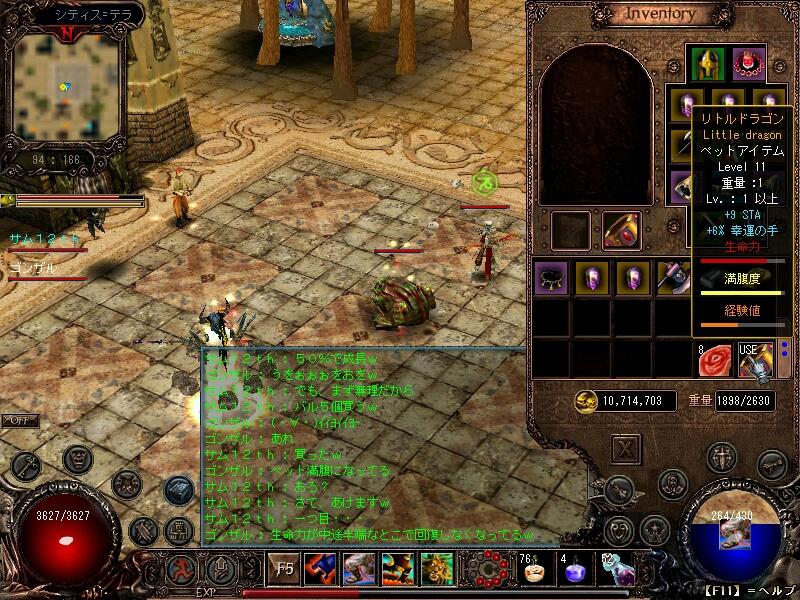The image size is (800, 600).
Task: Click the USE gauntlet item slot
Action: coord(755,360)
